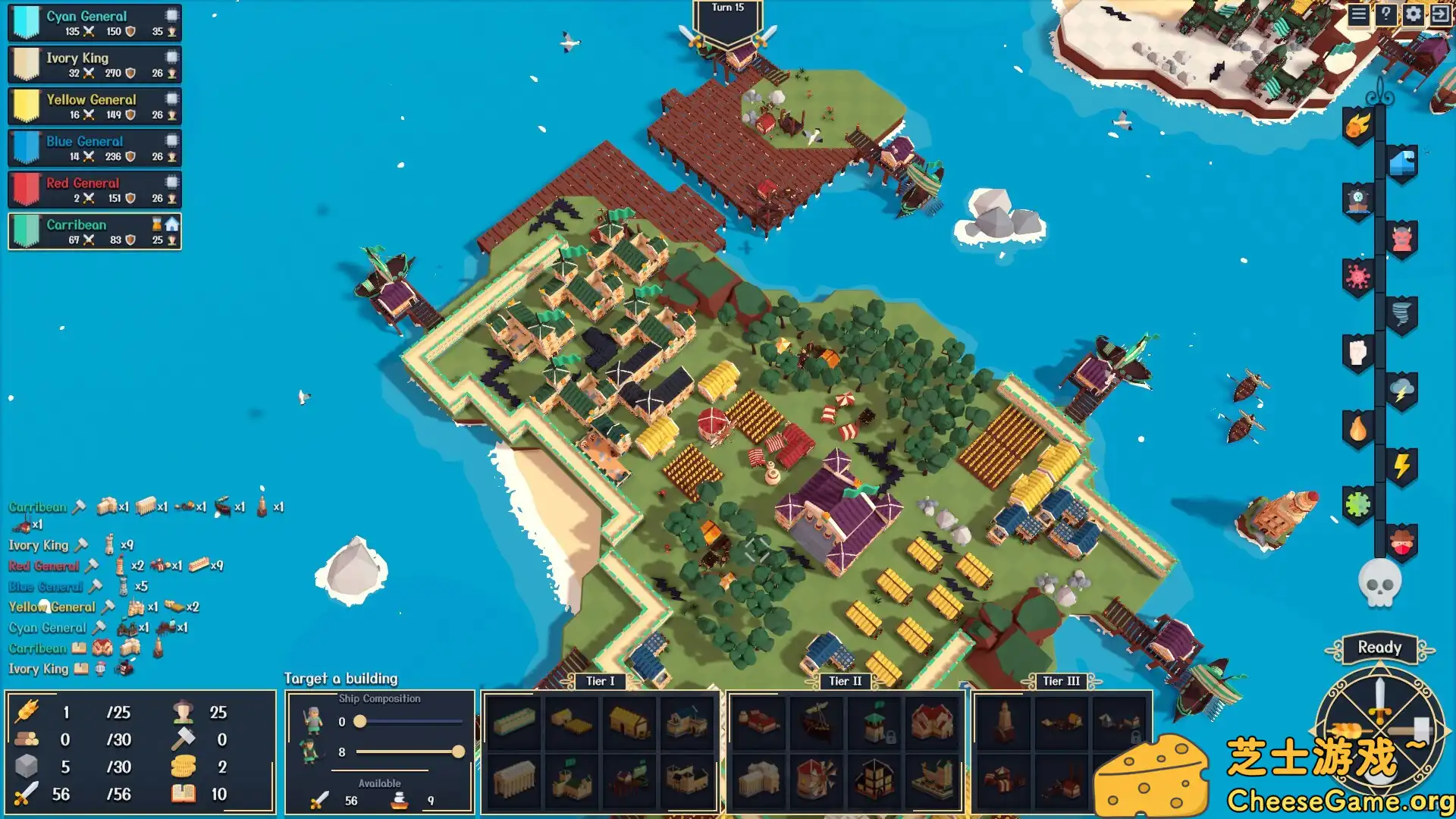Select the meteor disaster icon
1456x819 pixels.
pyautogui.click(x=1356, y=125)
